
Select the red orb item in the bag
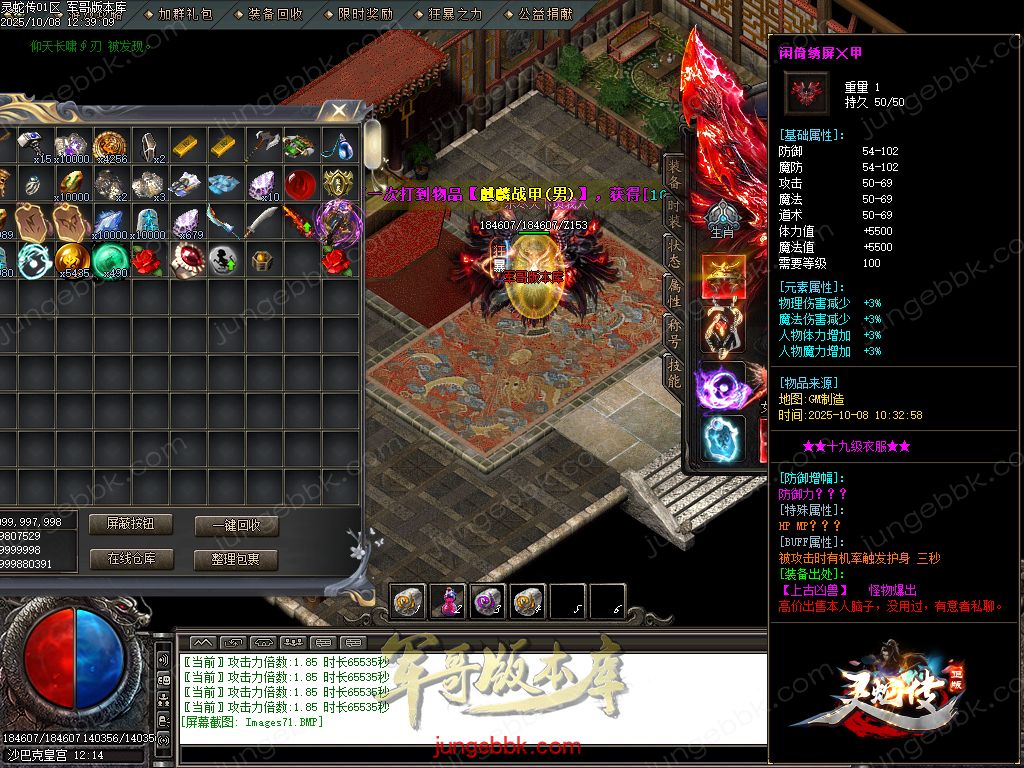coord(300,184)
